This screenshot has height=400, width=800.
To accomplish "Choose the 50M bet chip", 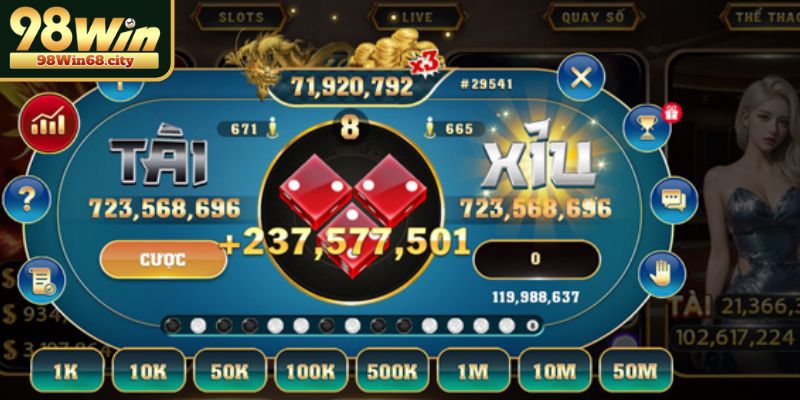I will pos(636,371).
